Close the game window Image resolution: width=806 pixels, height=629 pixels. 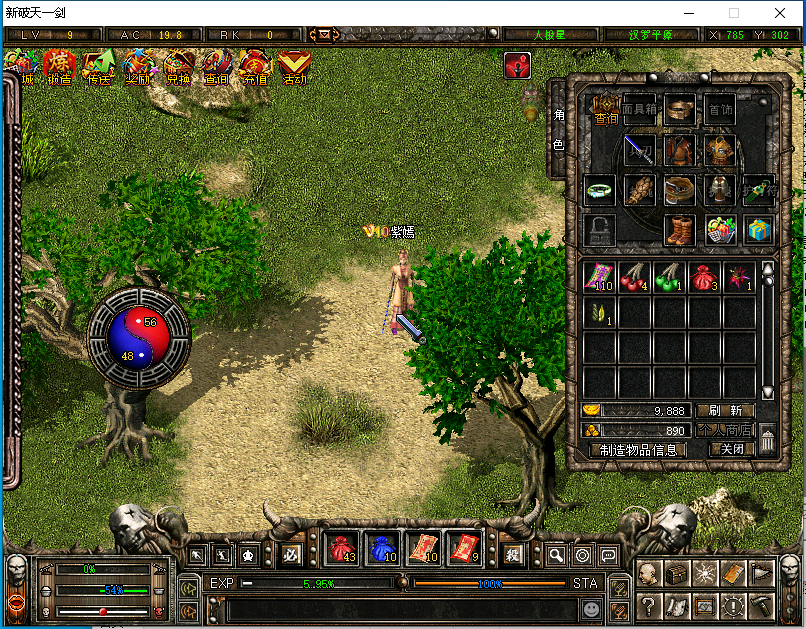coord(780,13)
